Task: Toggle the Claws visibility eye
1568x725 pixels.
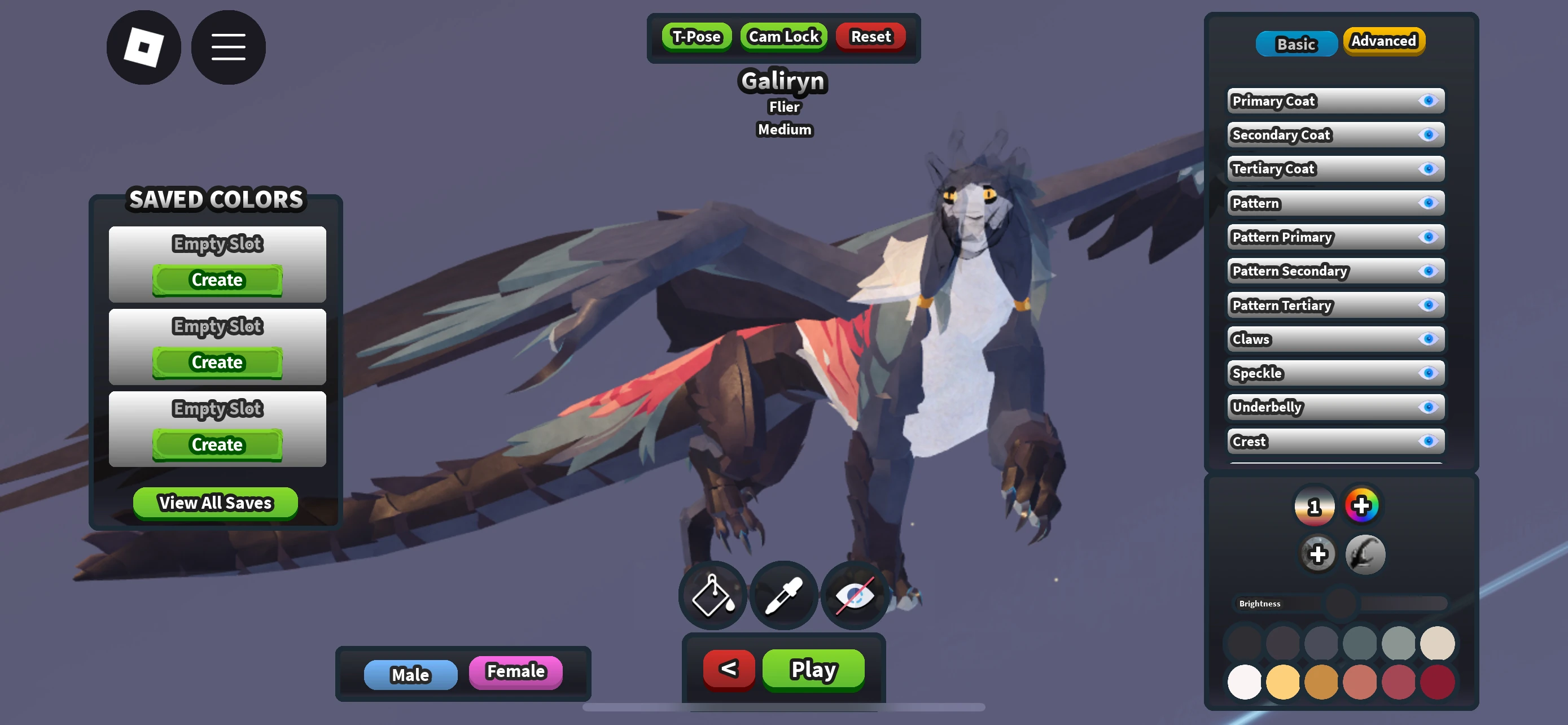Action: tap(1429, 339)
